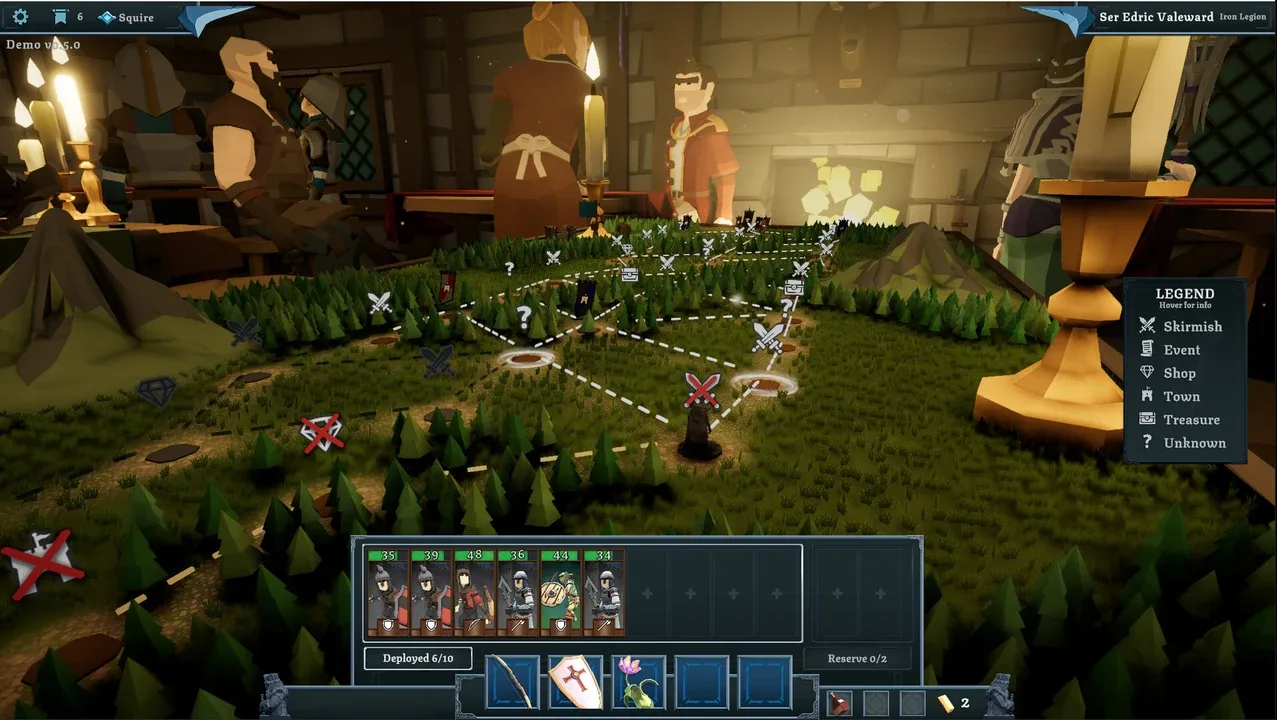Click the Skirmish entry in the legend
Viewport: 1277px width, 720px height.
pyautogui.click(x=1191, y=326)
